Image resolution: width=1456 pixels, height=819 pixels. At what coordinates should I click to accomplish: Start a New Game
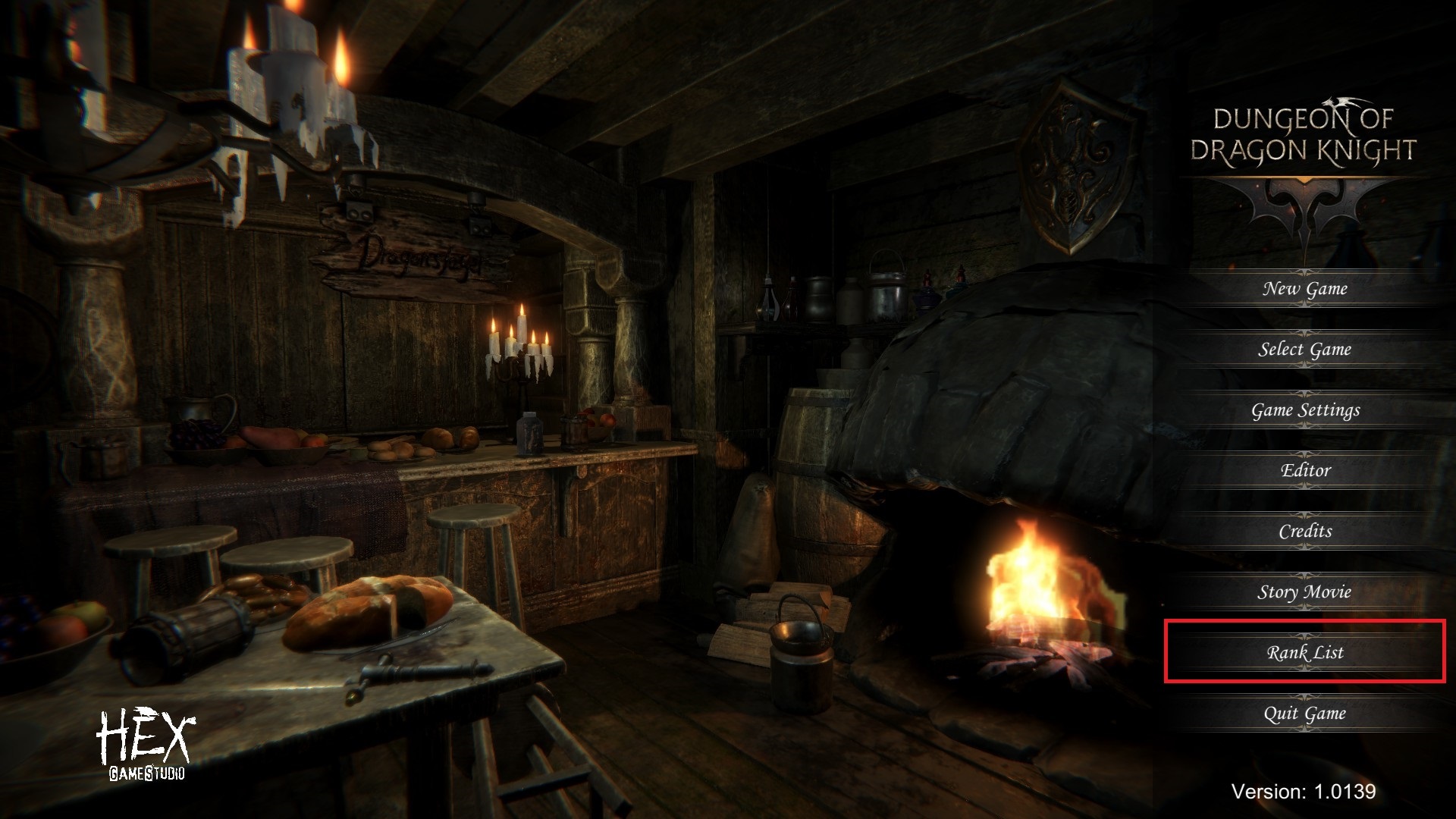coord(1304,289)
